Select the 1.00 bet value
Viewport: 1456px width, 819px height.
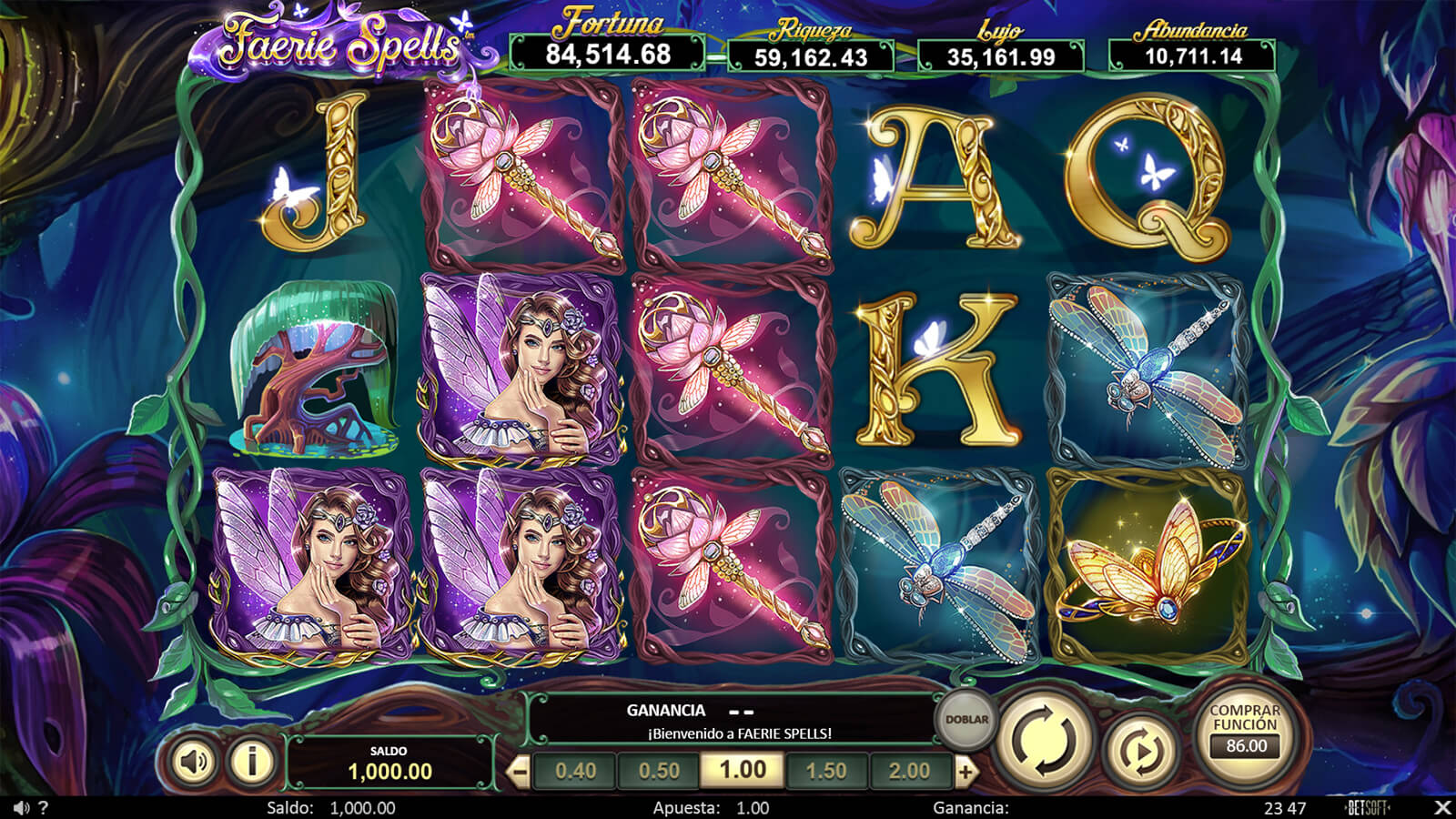(743, 770)
